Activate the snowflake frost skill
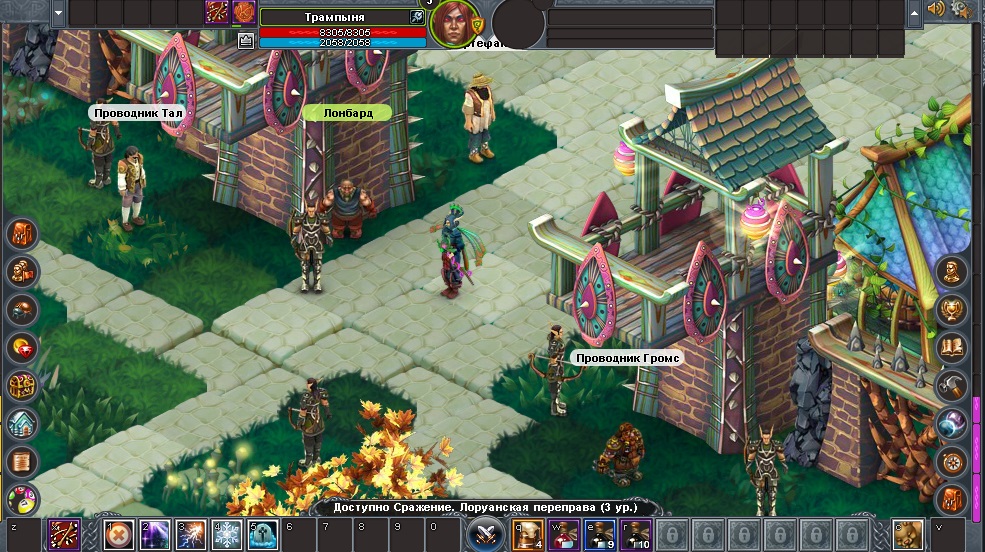Image resolution: width=985 pixels, height=552 pixels. pos(227,534)
